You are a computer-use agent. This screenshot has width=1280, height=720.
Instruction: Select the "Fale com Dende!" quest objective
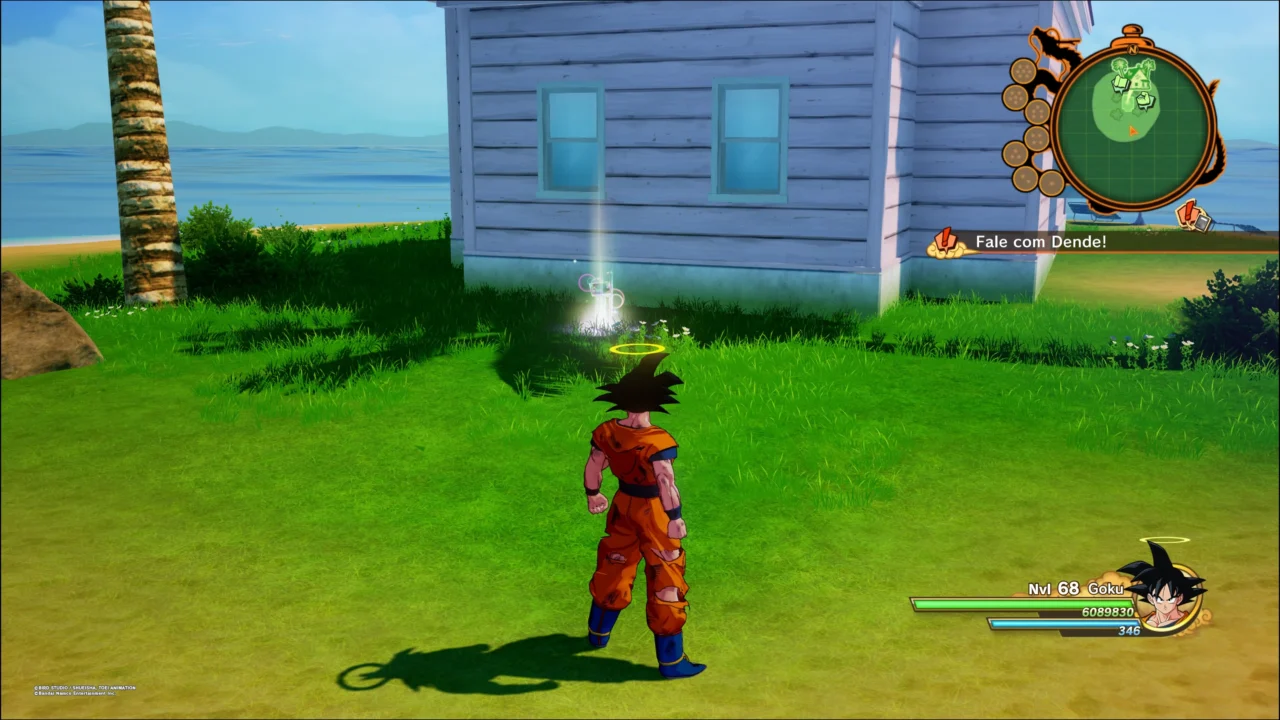click(x=1040, y=242)
